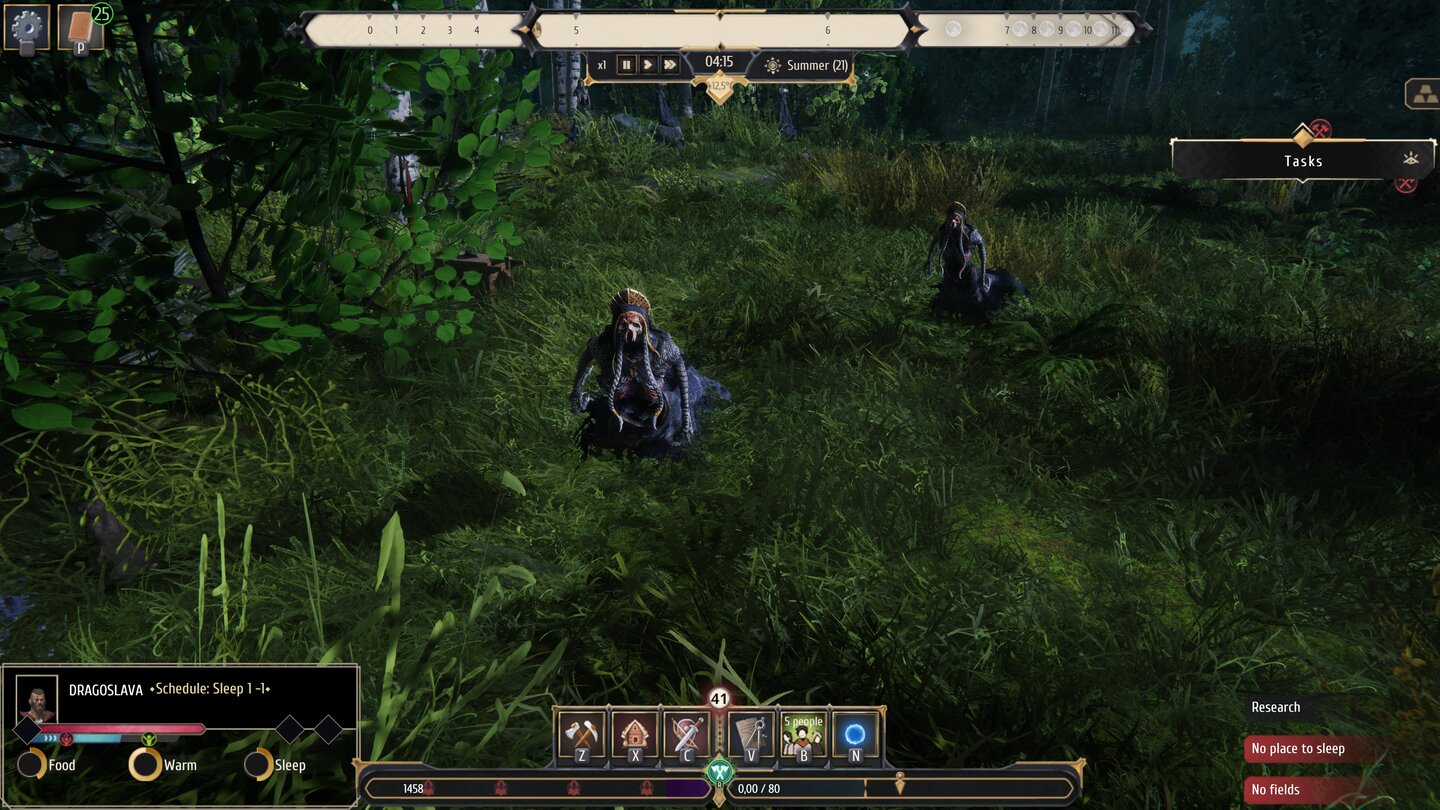The width and height of the screenshot is (1440, 810).
Task: Pause the game with the pause button
Action: point(625,64)
